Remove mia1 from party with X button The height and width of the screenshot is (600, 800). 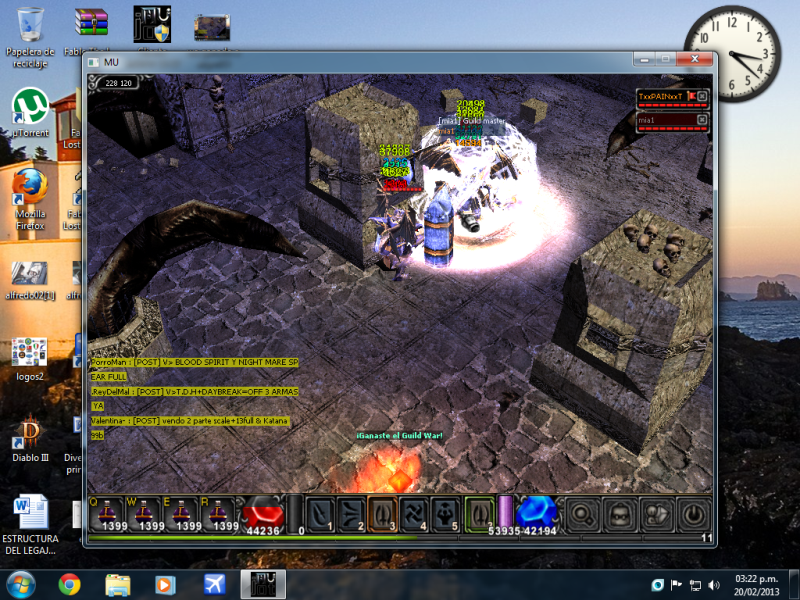pos(702,121)
